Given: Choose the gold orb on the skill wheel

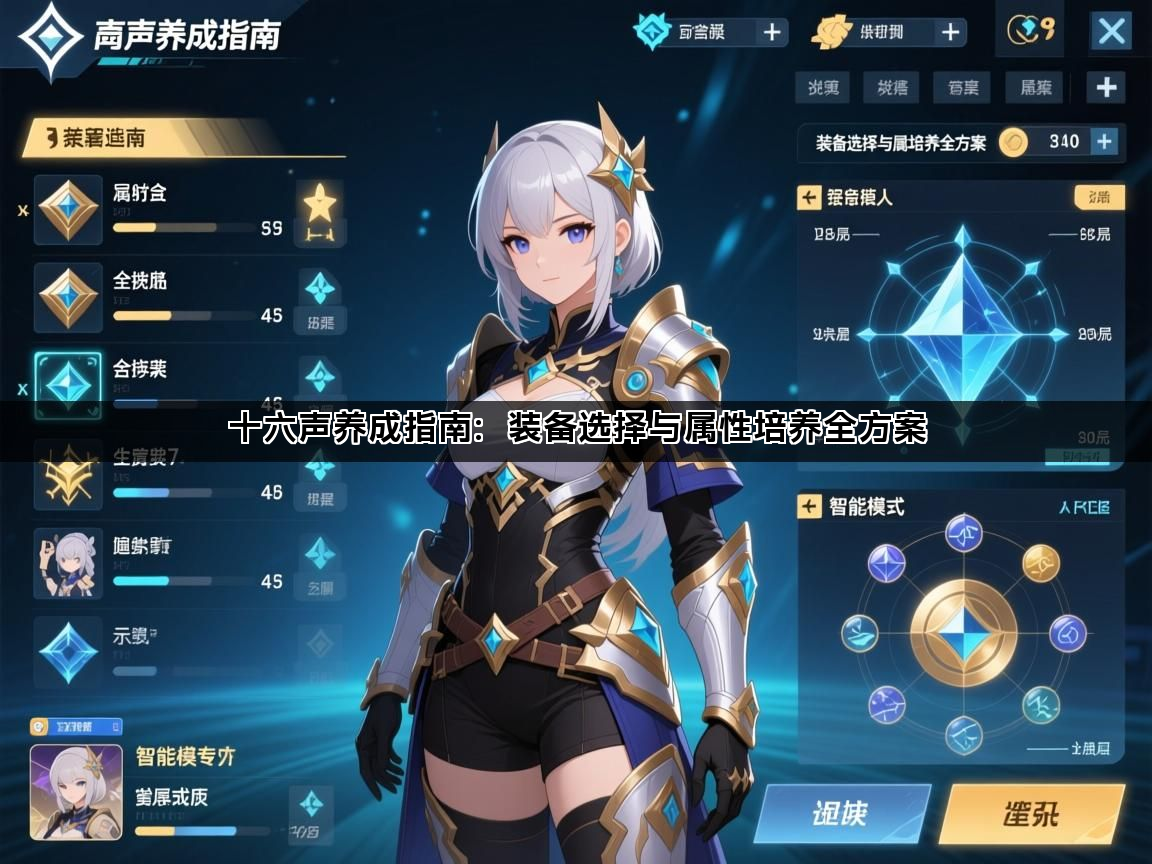Looking at the screenshot, I should 1040,563.
